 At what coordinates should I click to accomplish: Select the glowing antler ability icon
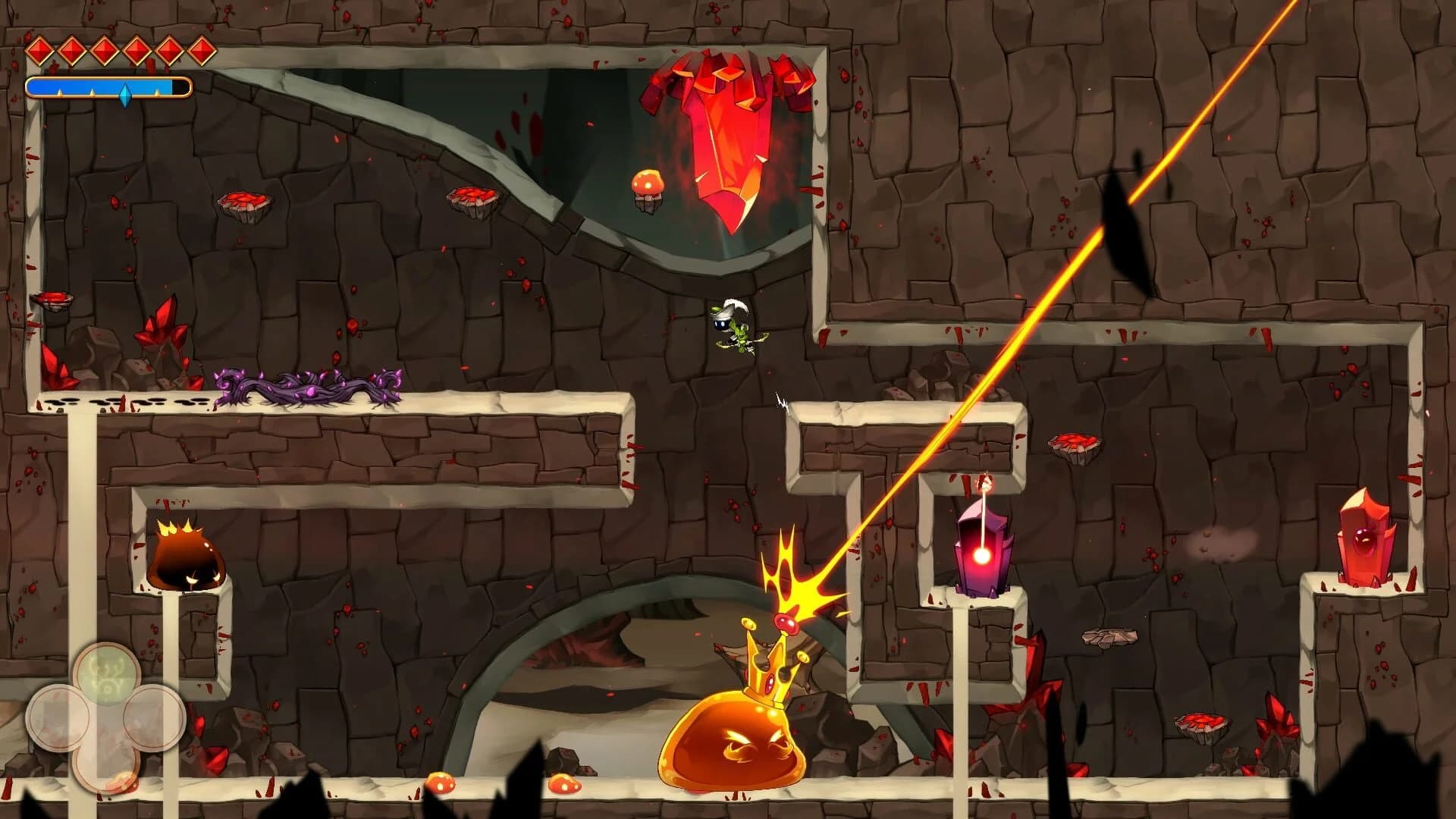pyautogui.click(x=108, y=673)
